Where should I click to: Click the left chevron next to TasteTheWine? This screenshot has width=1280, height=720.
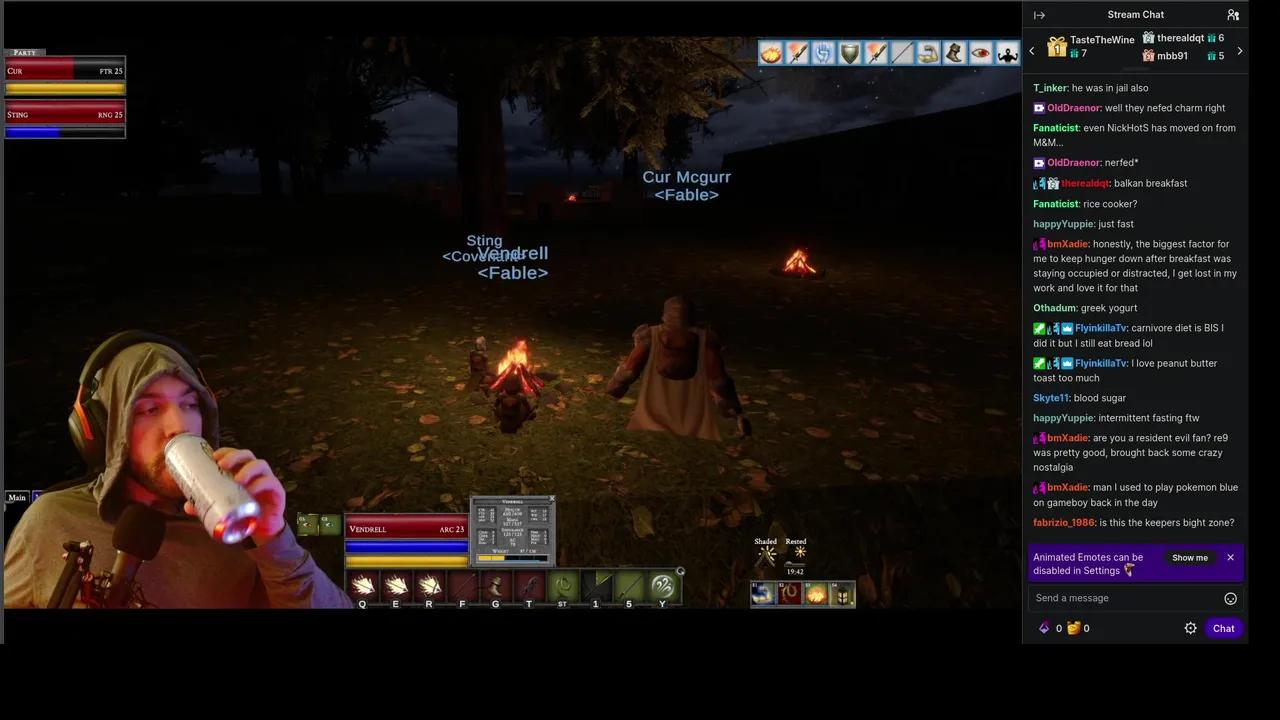pyautogui.click(x=1031, y=50)
